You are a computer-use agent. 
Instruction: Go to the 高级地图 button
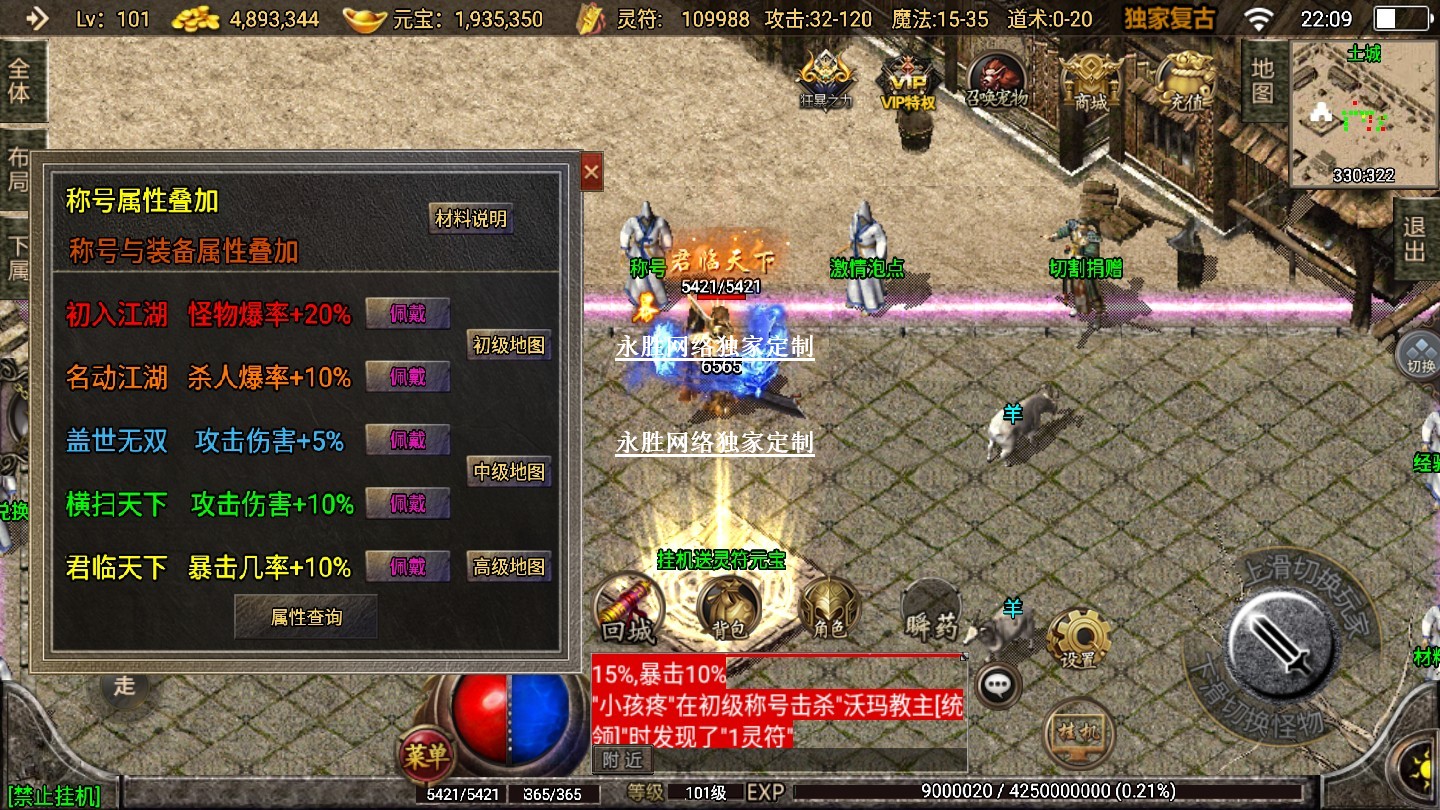pos(510,567)
